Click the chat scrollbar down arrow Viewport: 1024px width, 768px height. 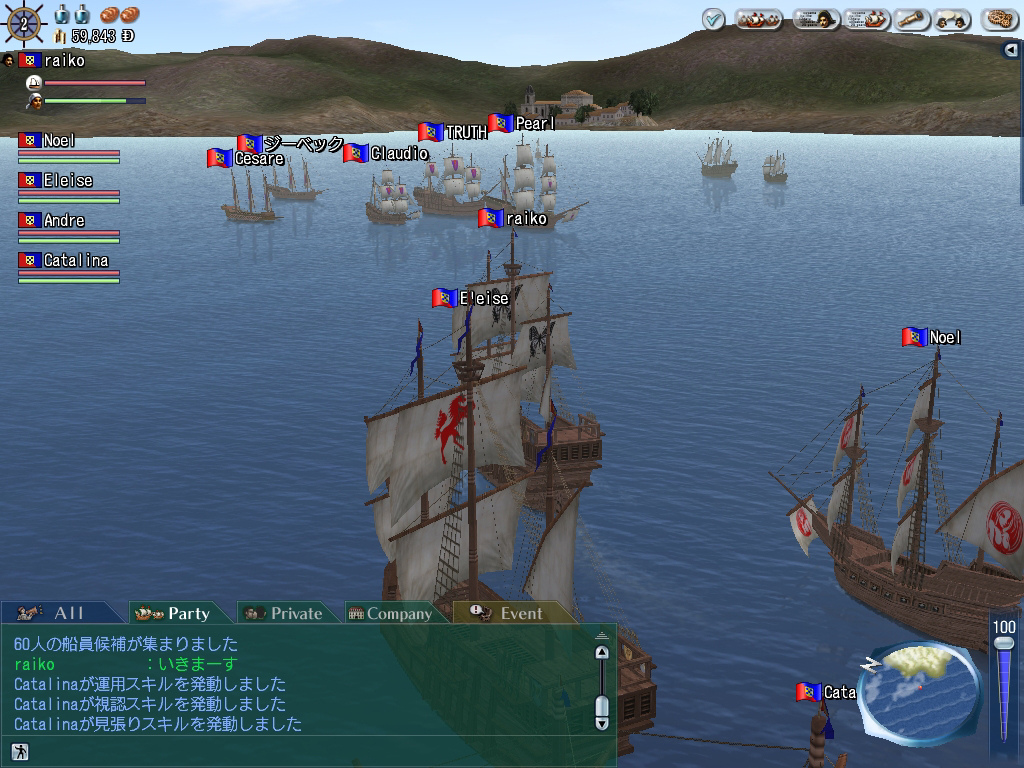tap(602, 721)
